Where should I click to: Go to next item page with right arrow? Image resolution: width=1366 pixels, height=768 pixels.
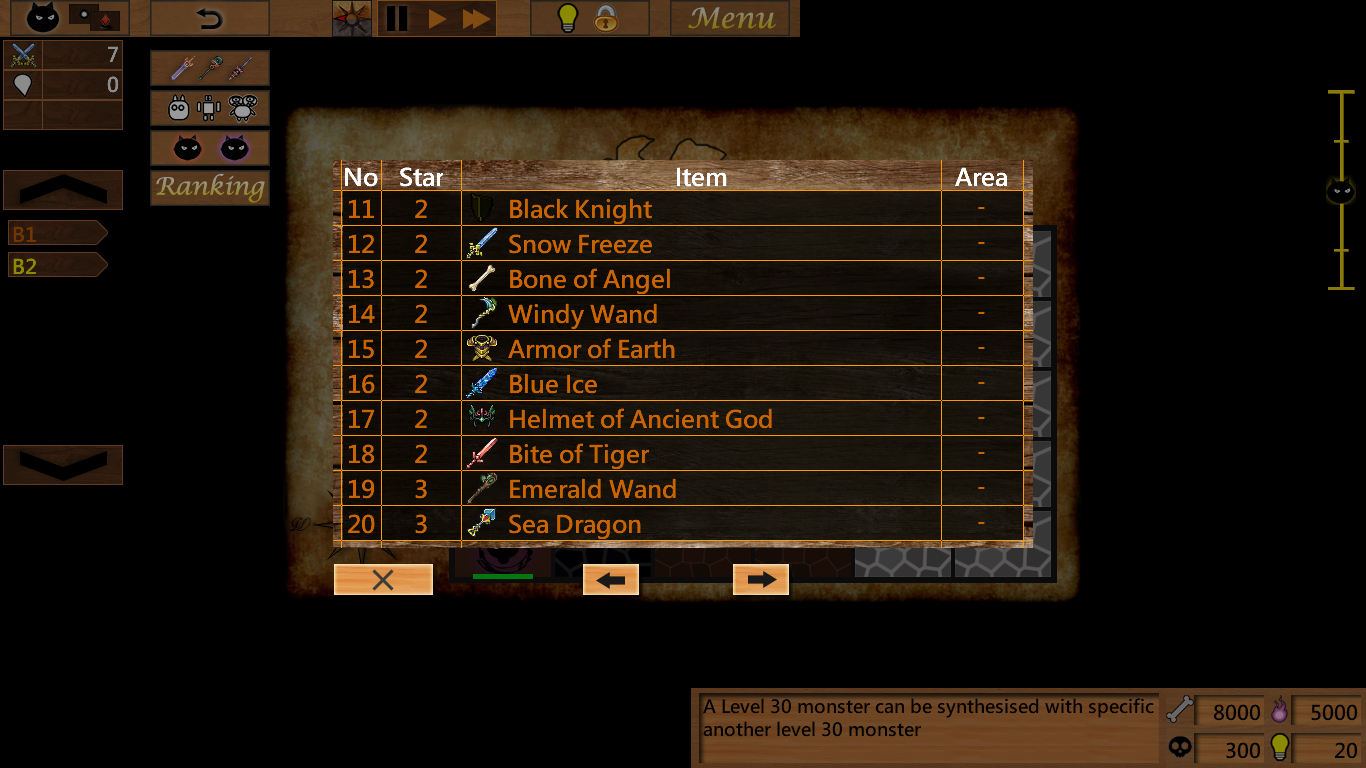(x=760, y=578)
